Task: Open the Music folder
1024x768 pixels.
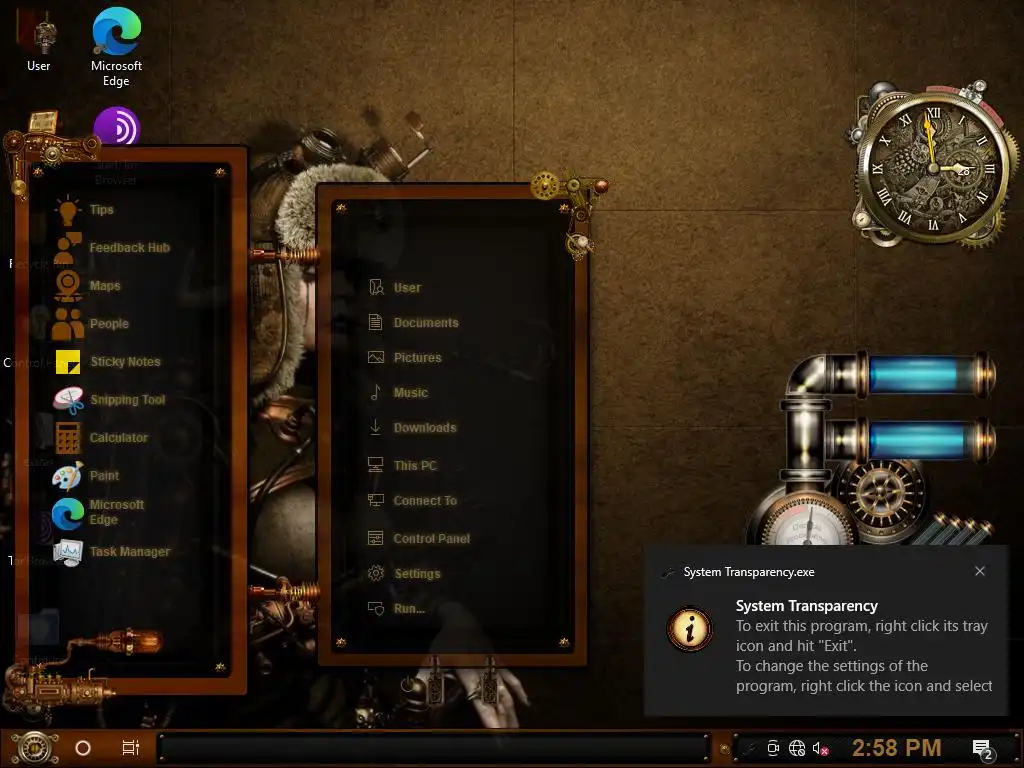Action: pos(410,393)
